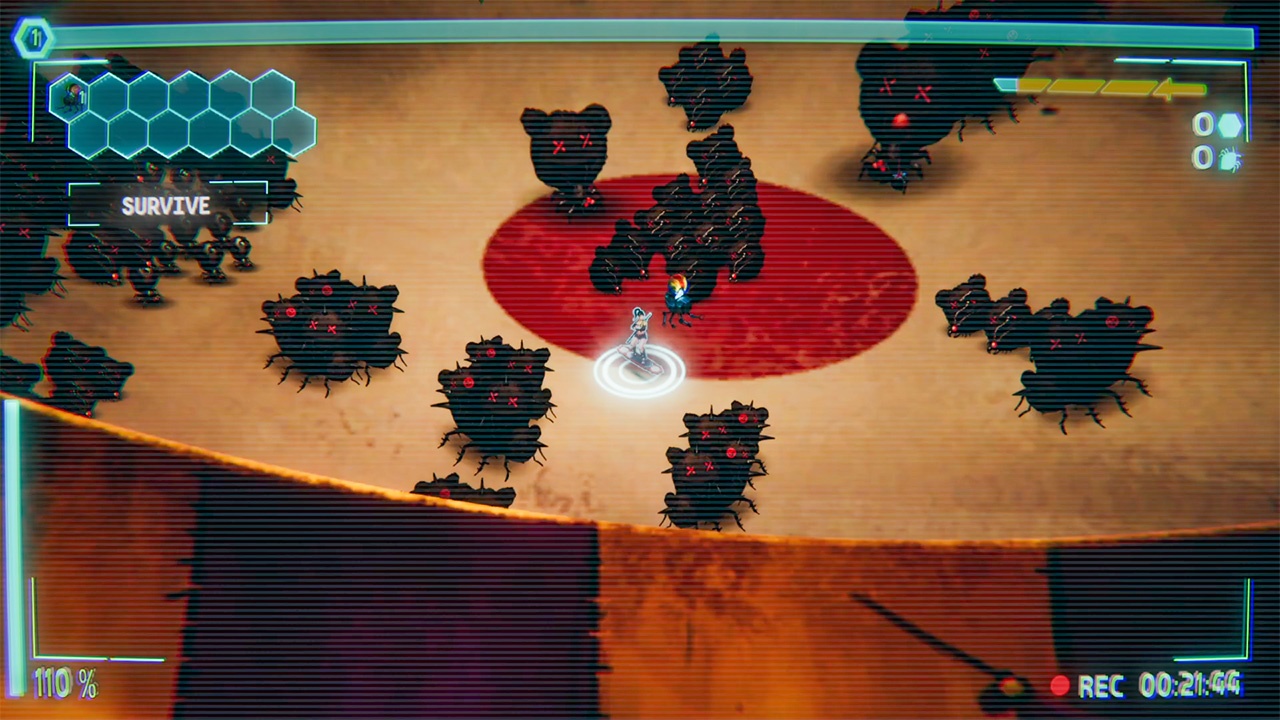Click the level 1 hexagon badge top-left
The width and height of the screenshot is (1280, 720).
pyautogui.click(x=33, y=38)
